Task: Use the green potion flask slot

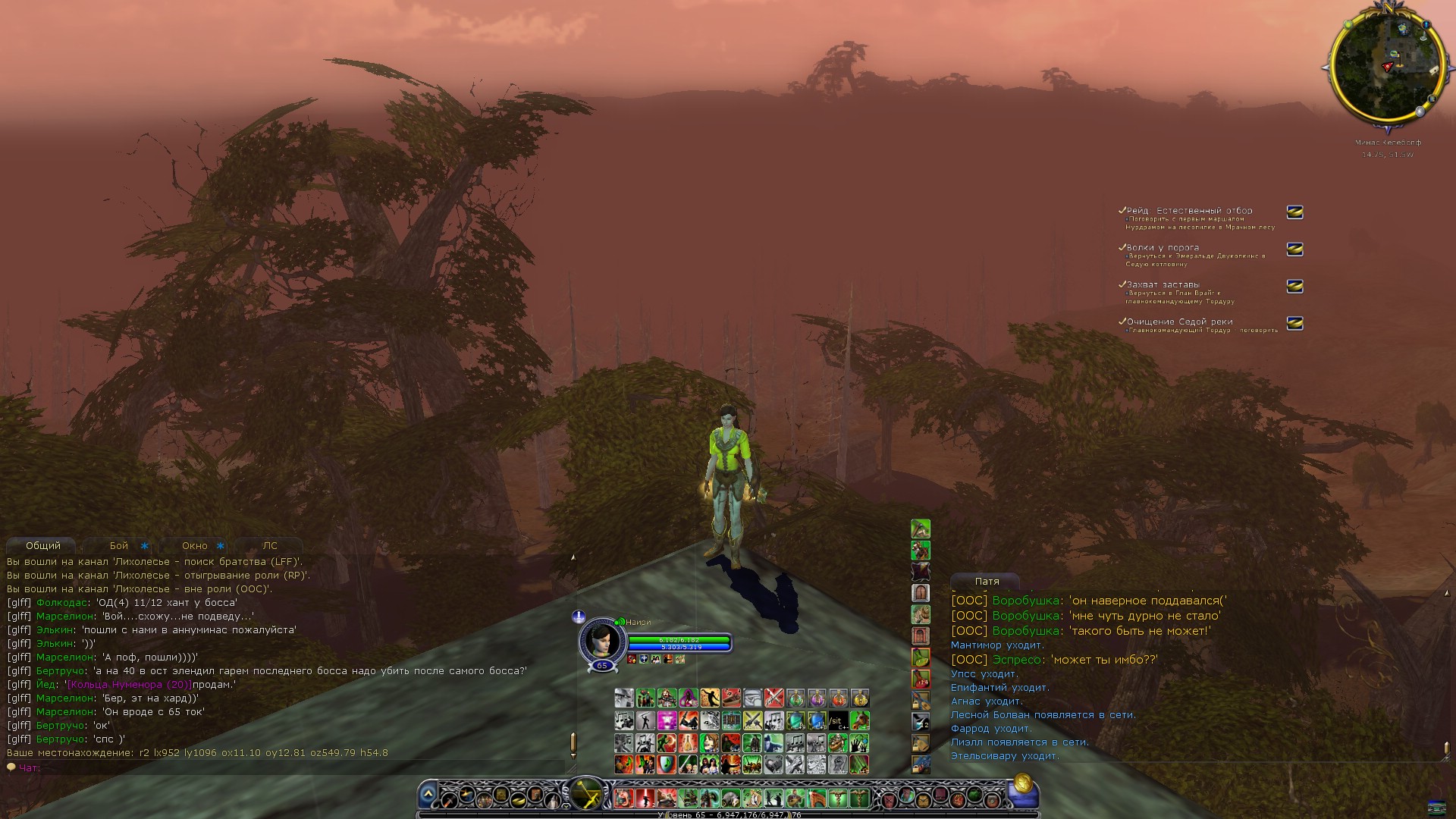Action: [795, 698]
